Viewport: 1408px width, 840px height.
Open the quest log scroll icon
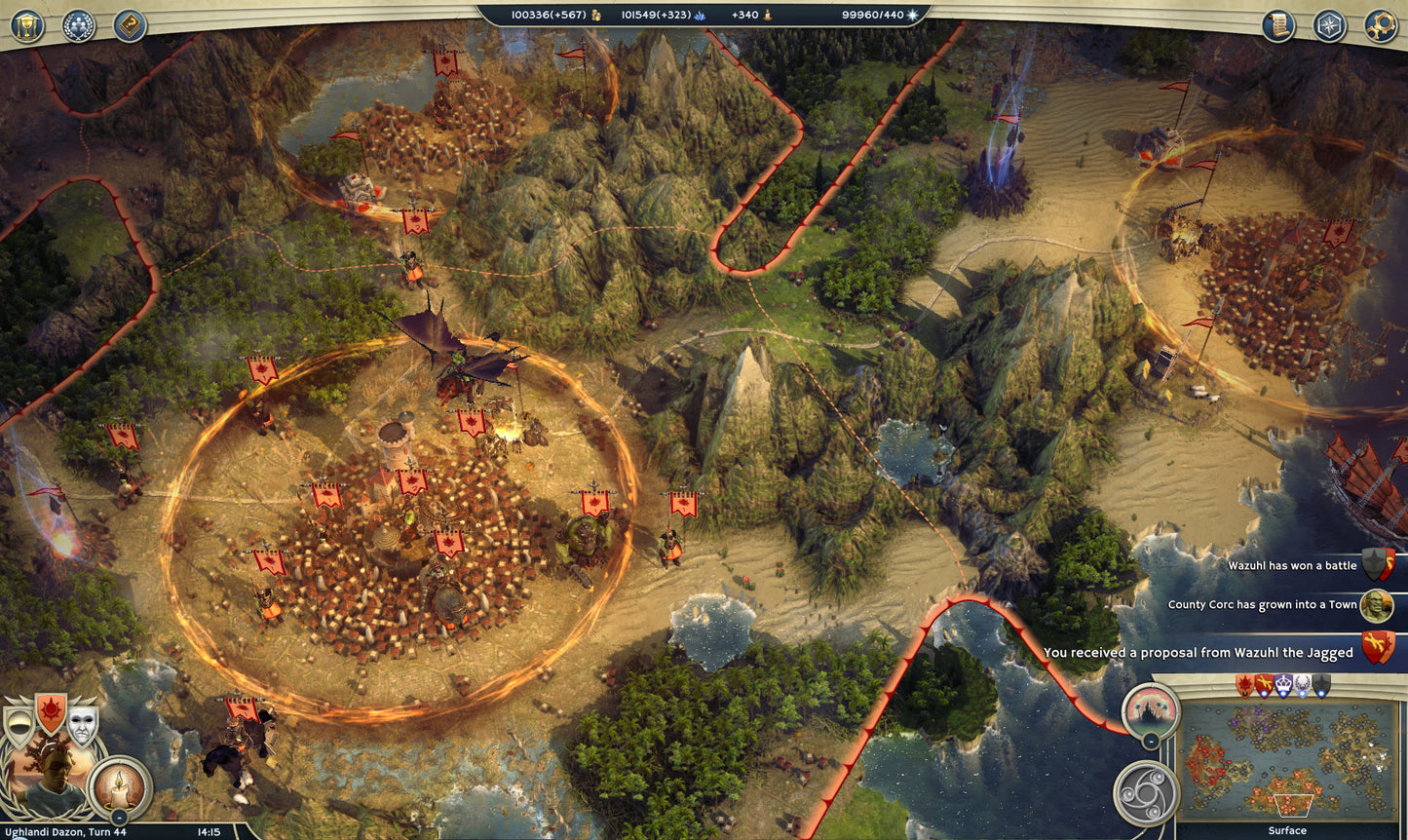[1277, 24]
